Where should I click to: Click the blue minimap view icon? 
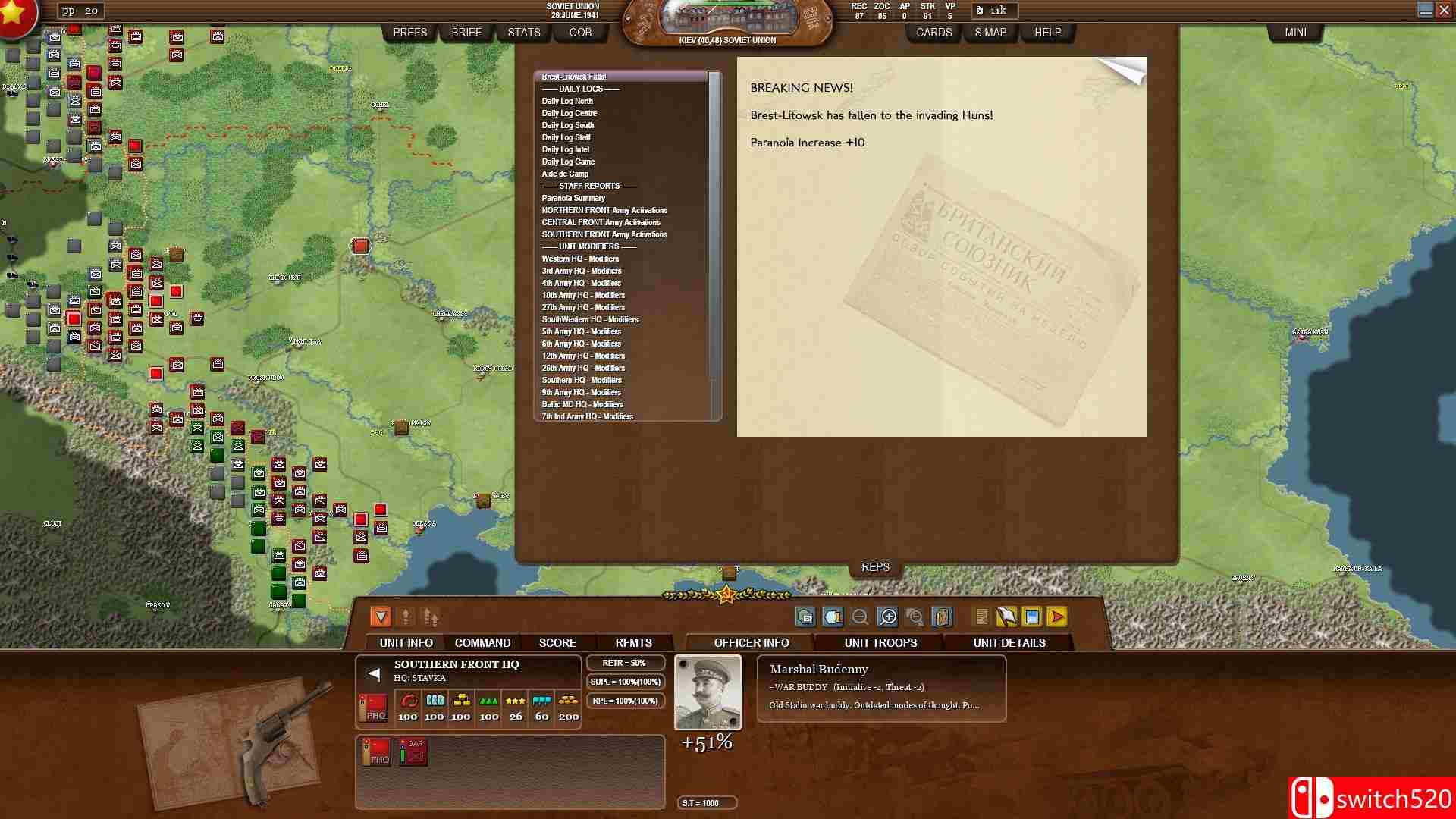[1031, 617]
